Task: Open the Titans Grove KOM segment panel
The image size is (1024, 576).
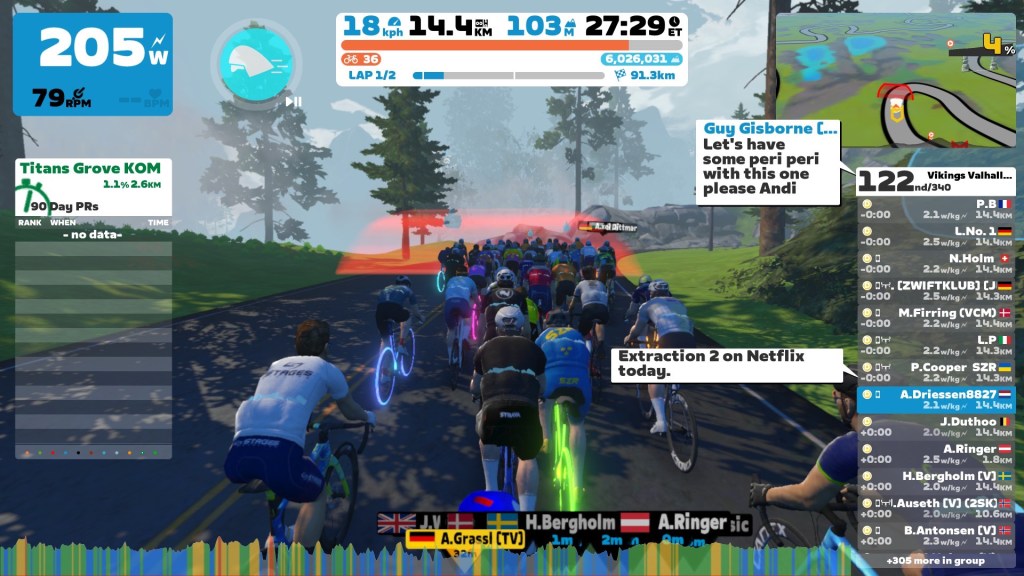Action: pyautogui.click(x=93, y=186)
